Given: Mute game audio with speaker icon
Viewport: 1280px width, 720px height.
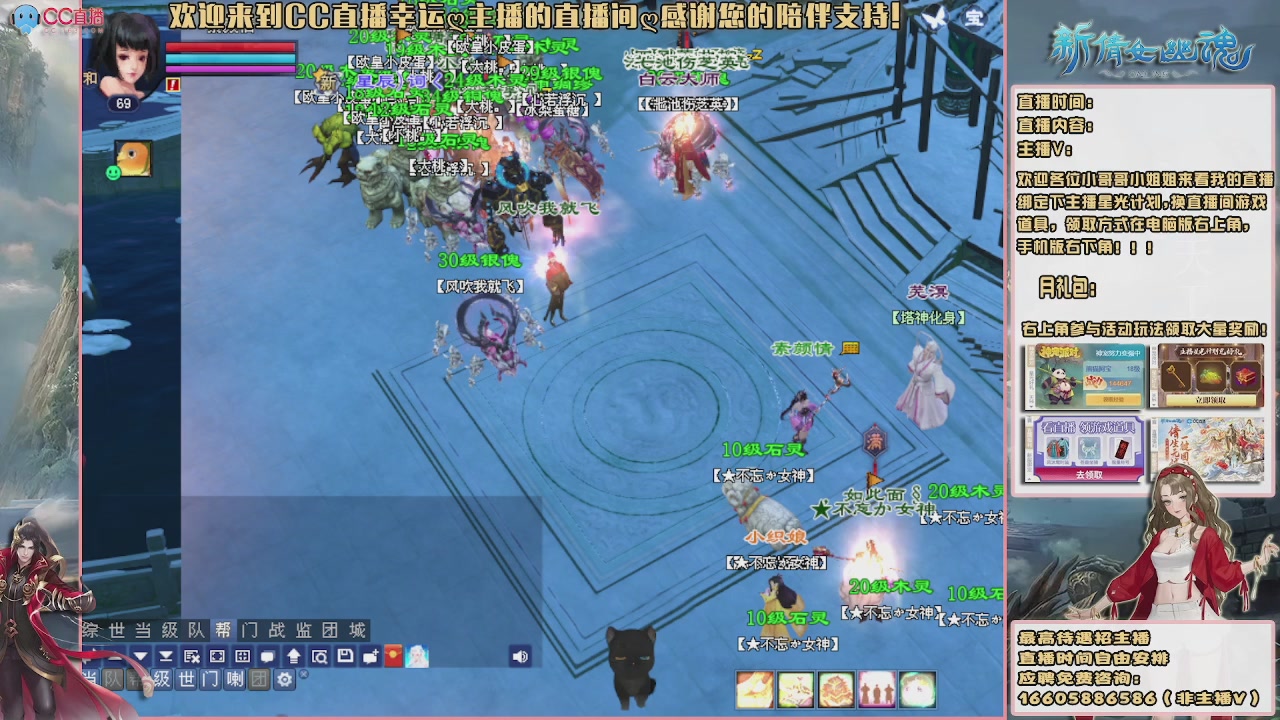Looking at the screenshot, I should [x=520, y=656].
